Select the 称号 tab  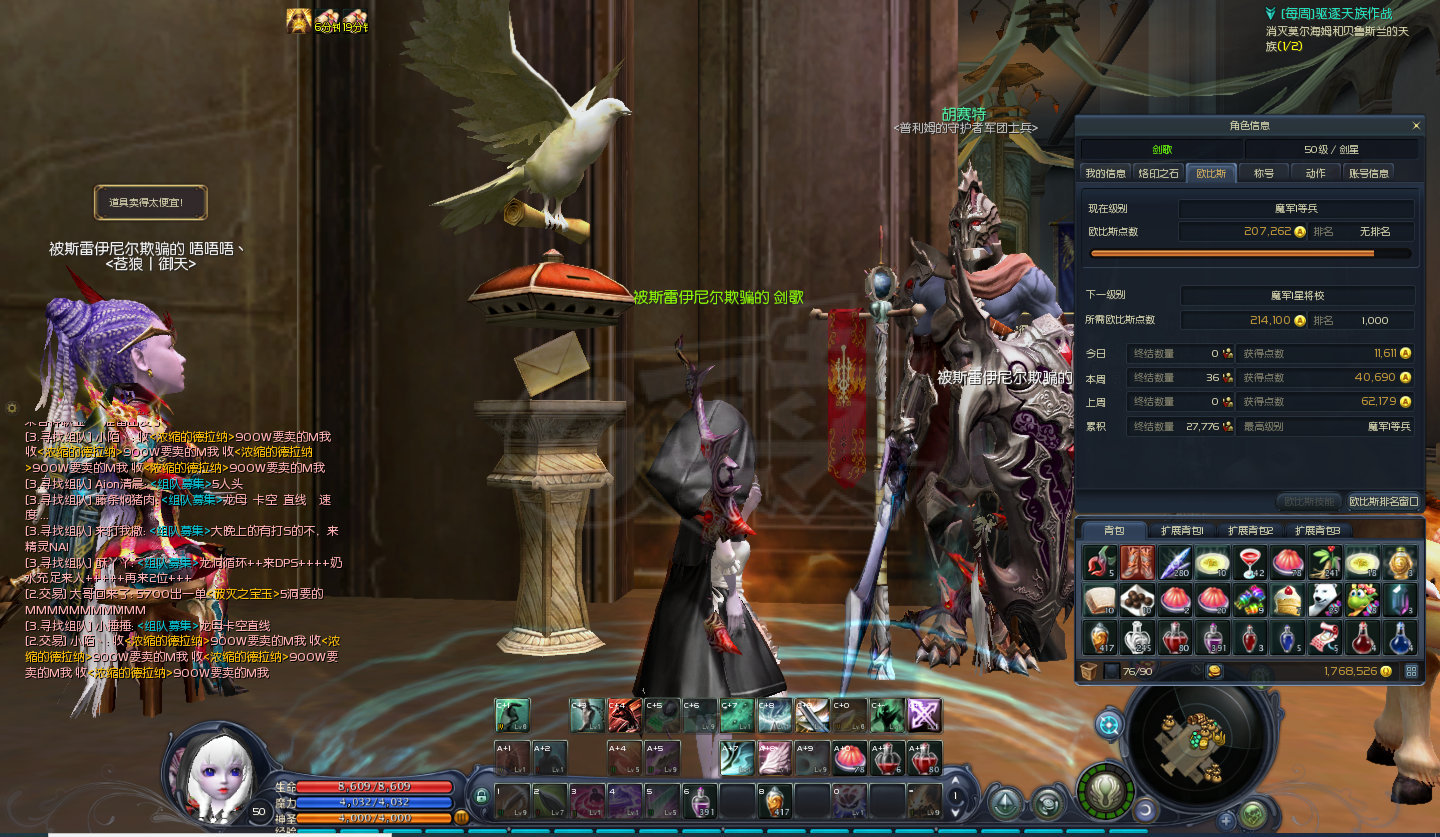[x=1264, y=173]
